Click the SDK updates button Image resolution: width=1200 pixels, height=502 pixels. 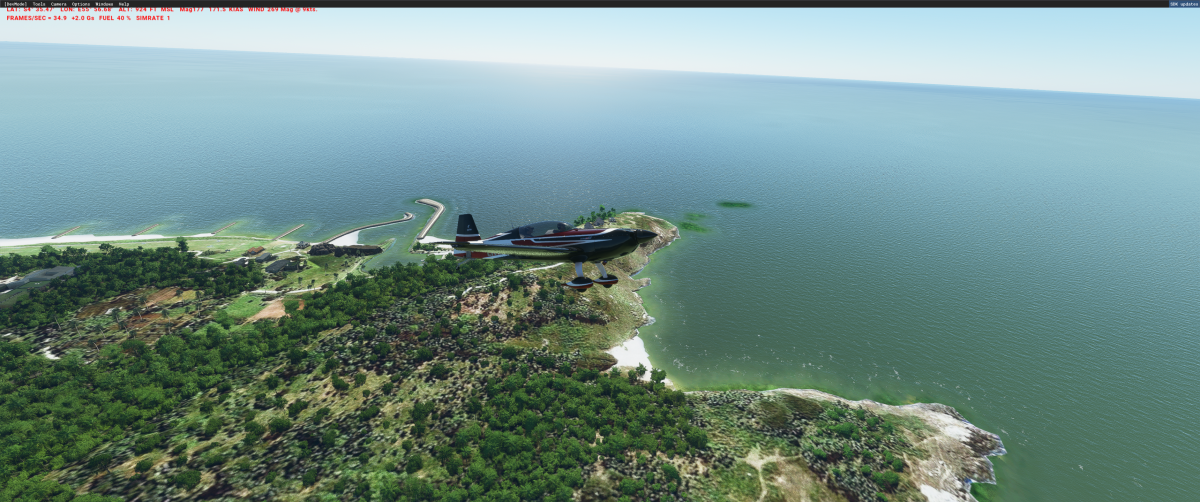click(1182, 4)
